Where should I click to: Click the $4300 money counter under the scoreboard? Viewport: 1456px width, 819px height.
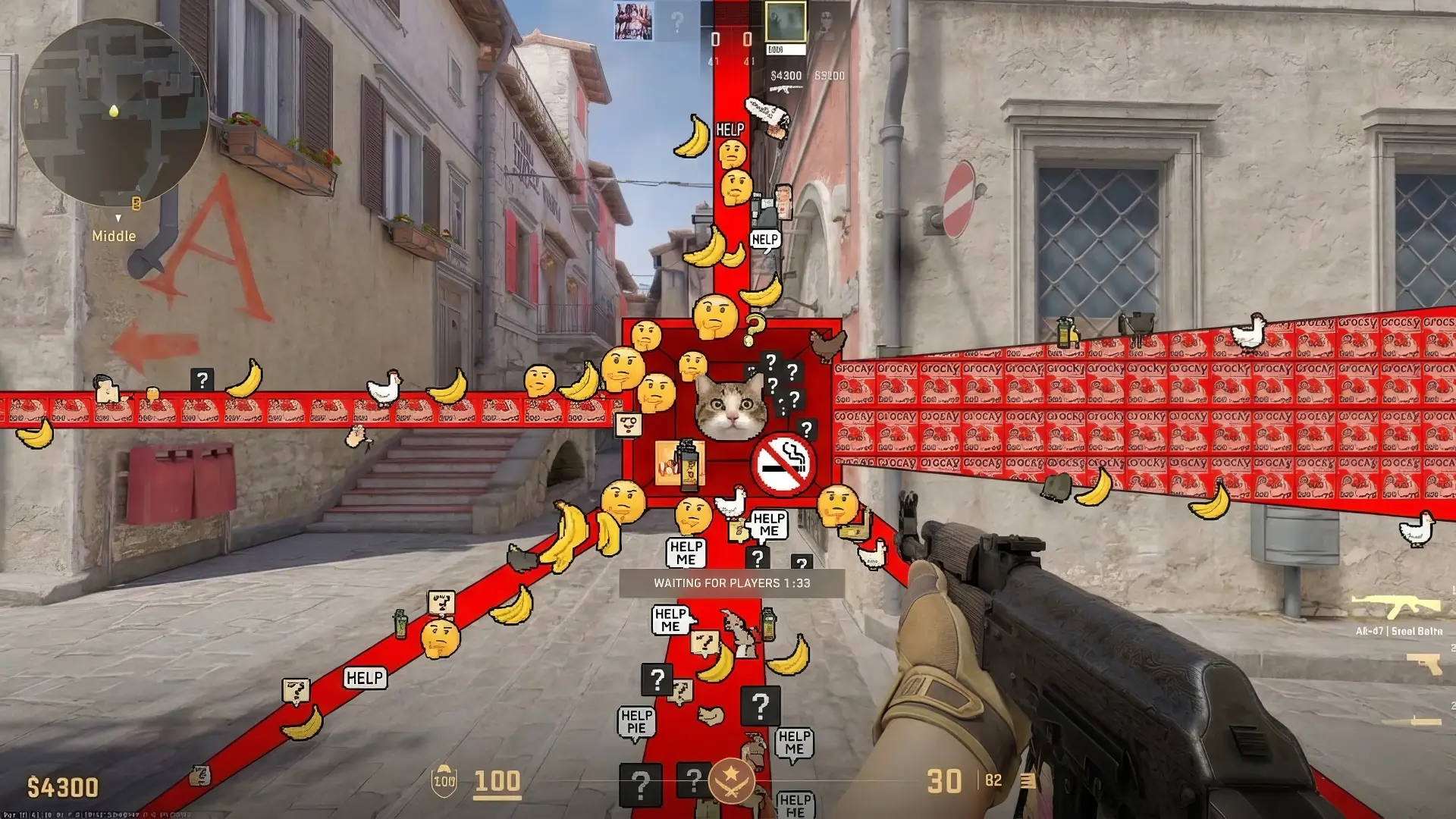click(785, 74)
